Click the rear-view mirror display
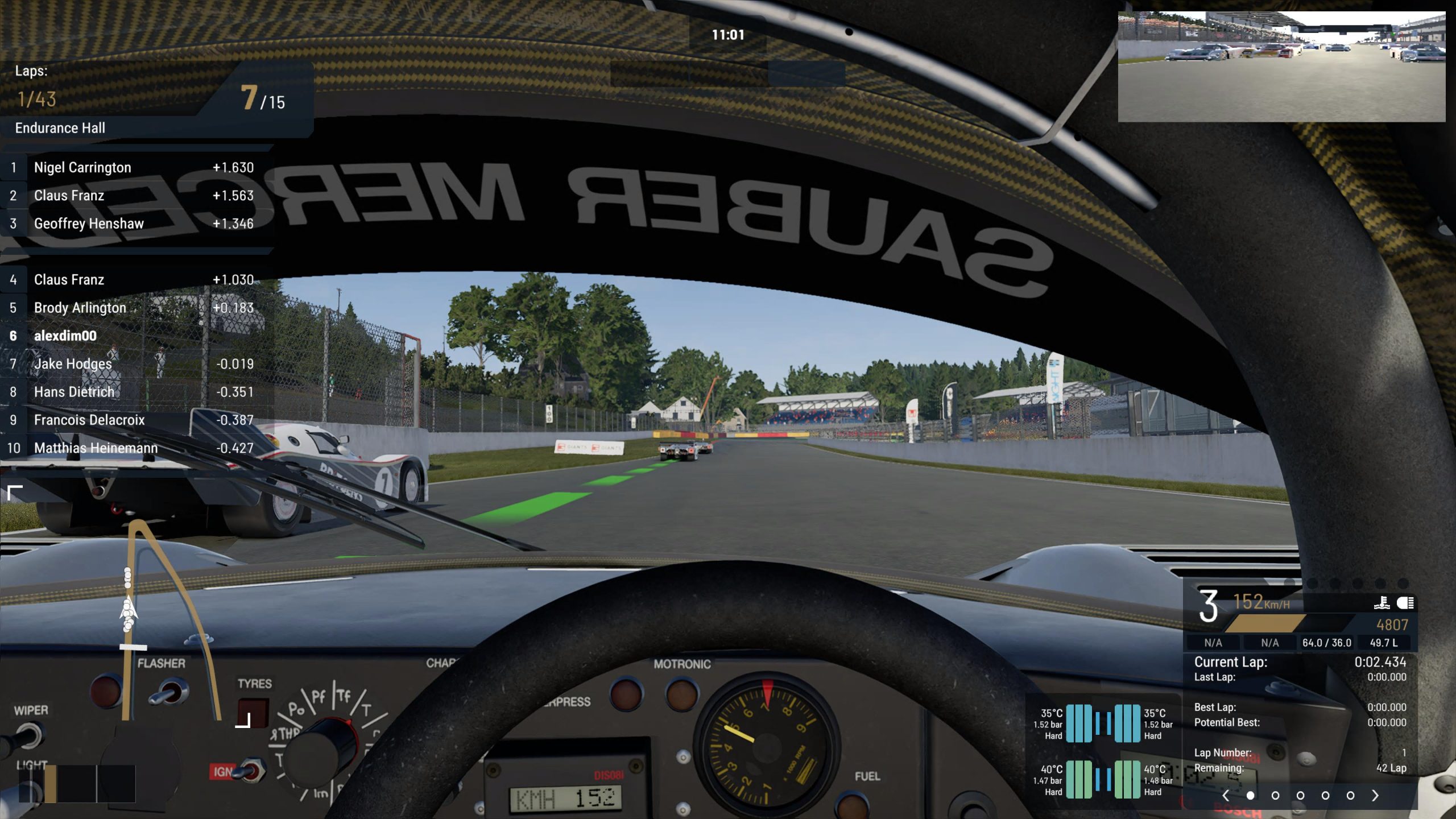 click(x=1281, y=67)
